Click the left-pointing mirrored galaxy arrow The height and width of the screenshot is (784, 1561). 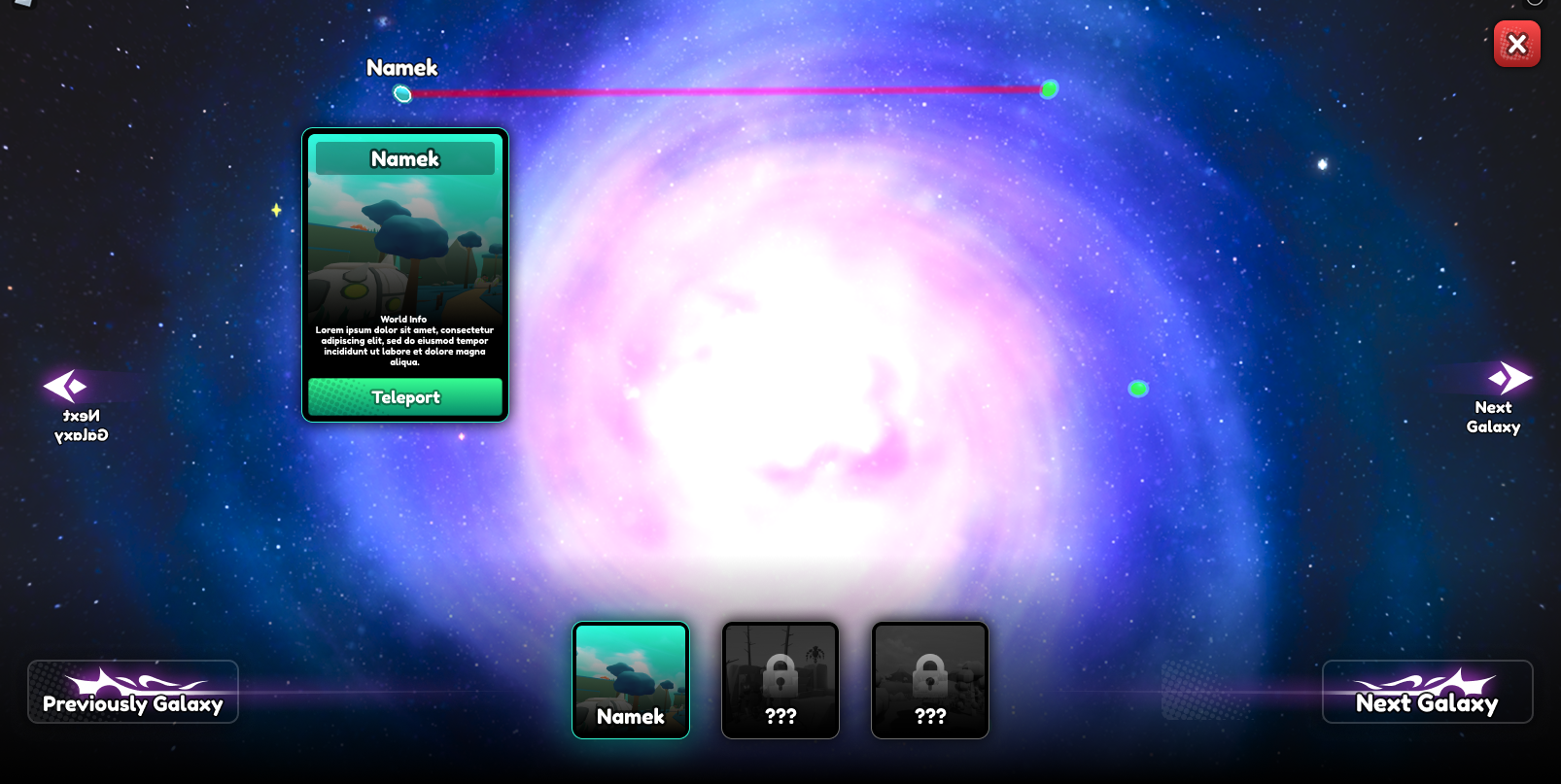(66, 386)
